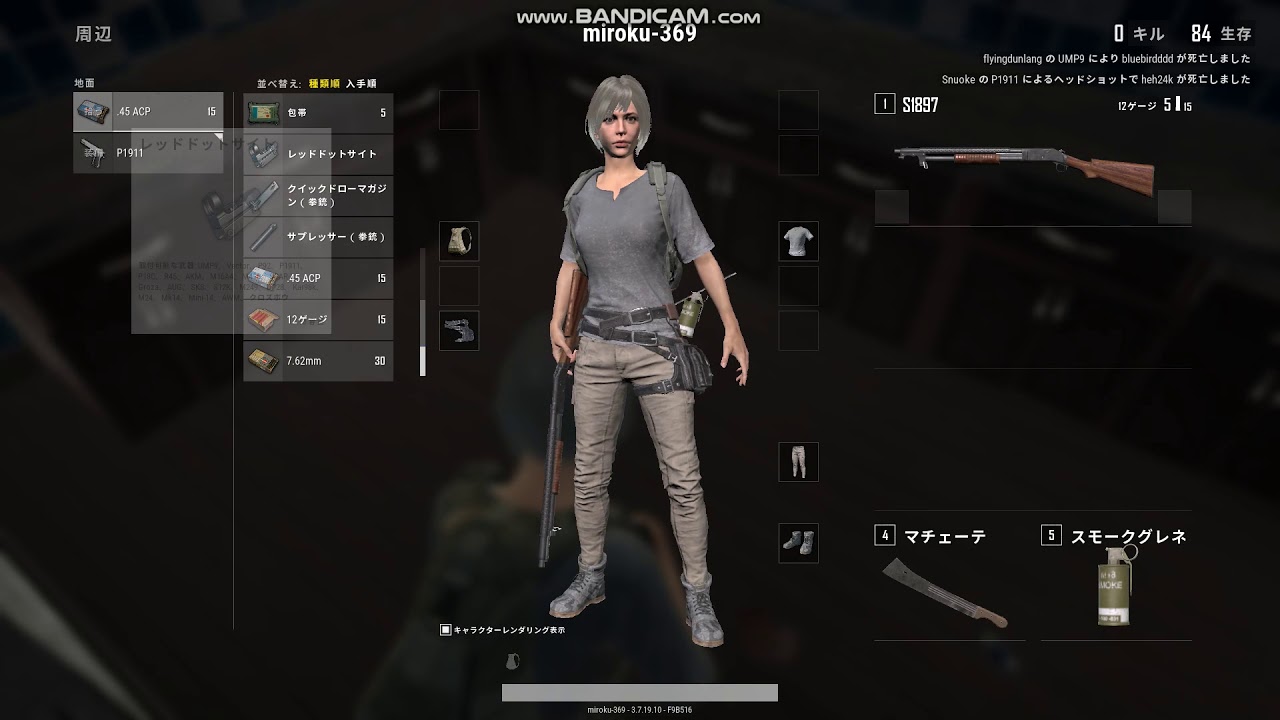Toggle the キャラクターレンダリング表示 checkbox
The width and height of the screenshot is (1280, 720).
coord(444,630)
